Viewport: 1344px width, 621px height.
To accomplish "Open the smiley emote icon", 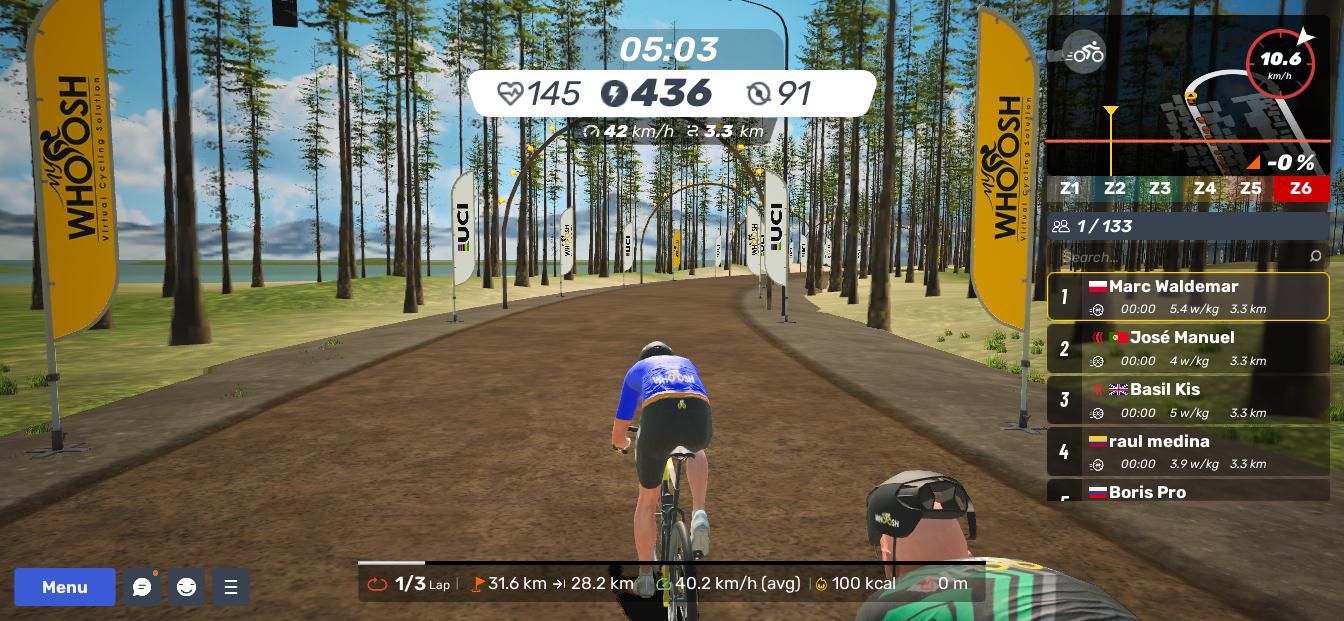I will (x=186, y=587).
